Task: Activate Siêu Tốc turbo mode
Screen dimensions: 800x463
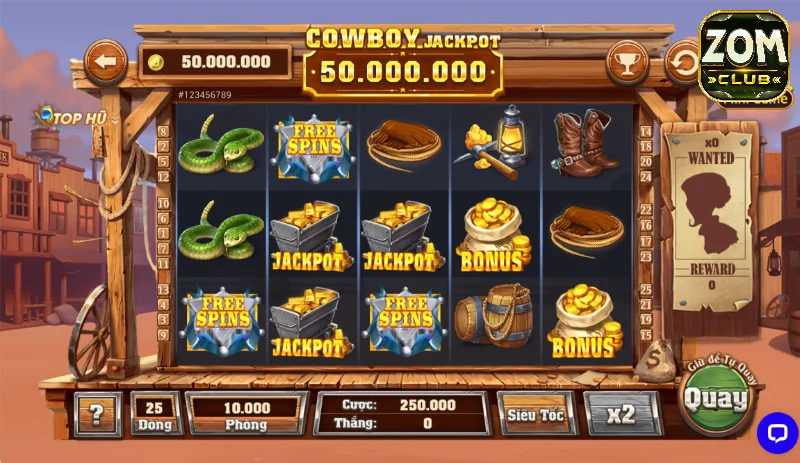Action: click(536, 414)
